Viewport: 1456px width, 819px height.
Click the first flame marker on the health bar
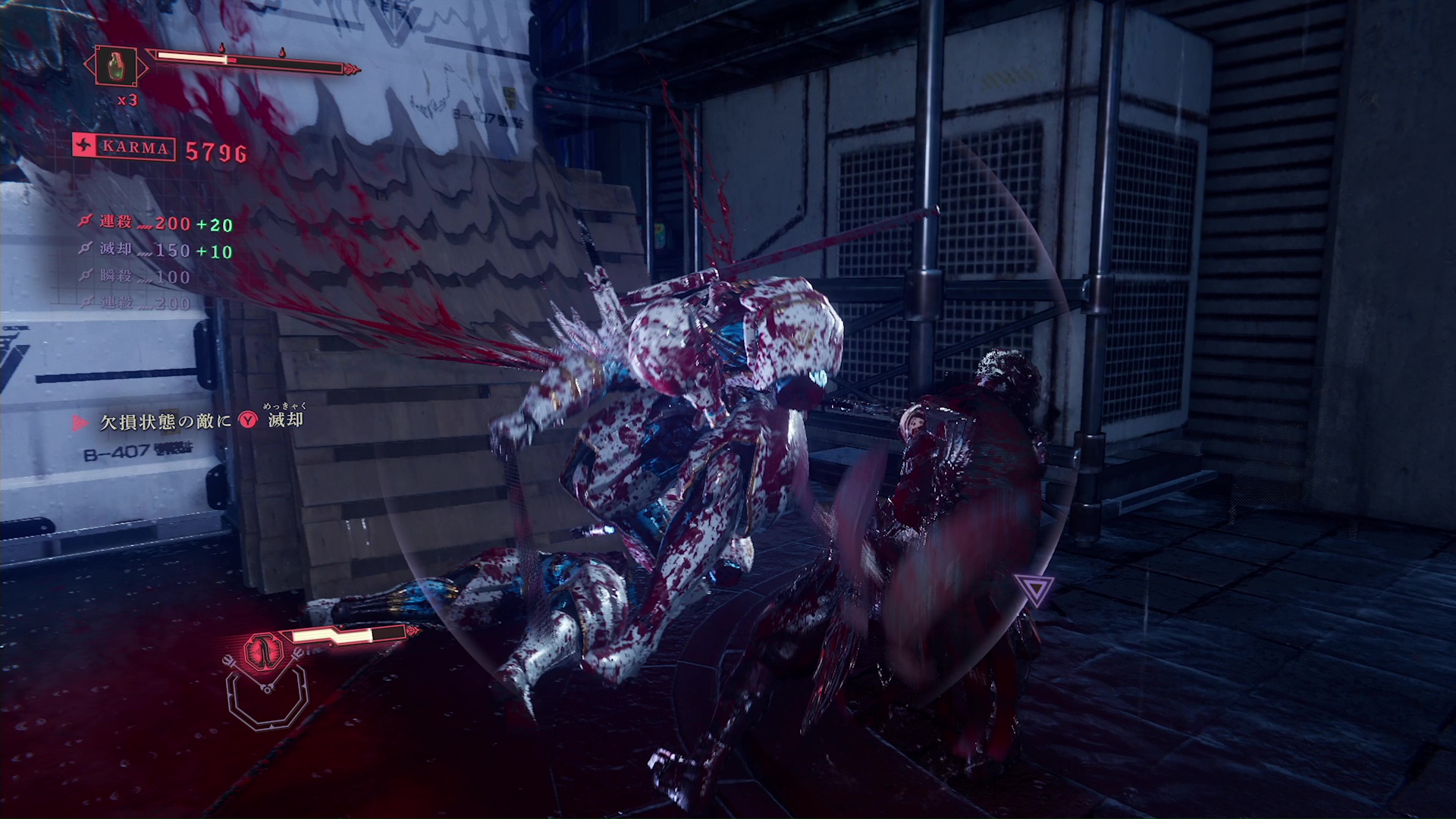pyautogui.click(x=221, y=48)
